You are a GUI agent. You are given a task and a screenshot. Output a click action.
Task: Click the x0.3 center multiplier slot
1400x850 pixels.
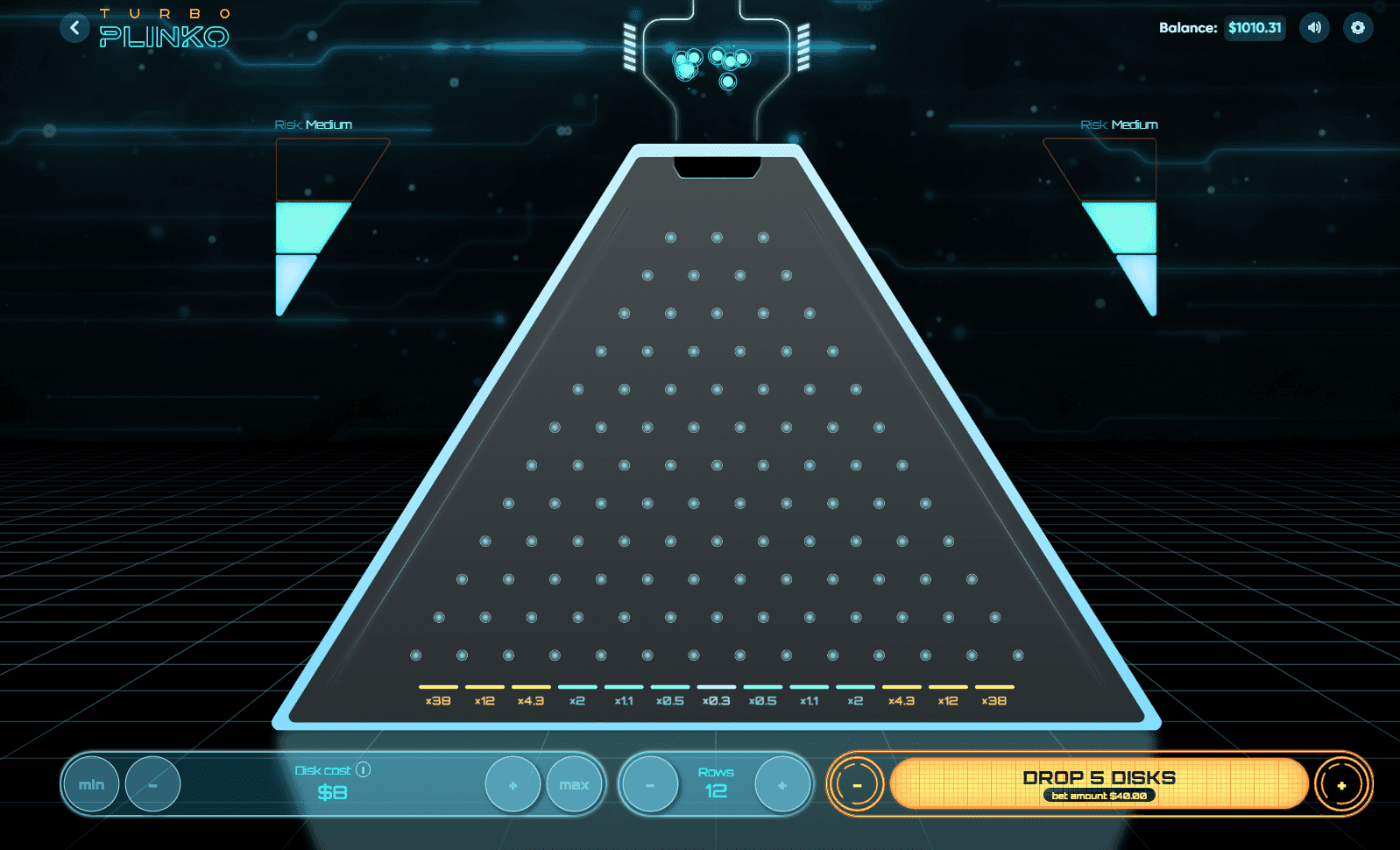[x=716, y=696]
